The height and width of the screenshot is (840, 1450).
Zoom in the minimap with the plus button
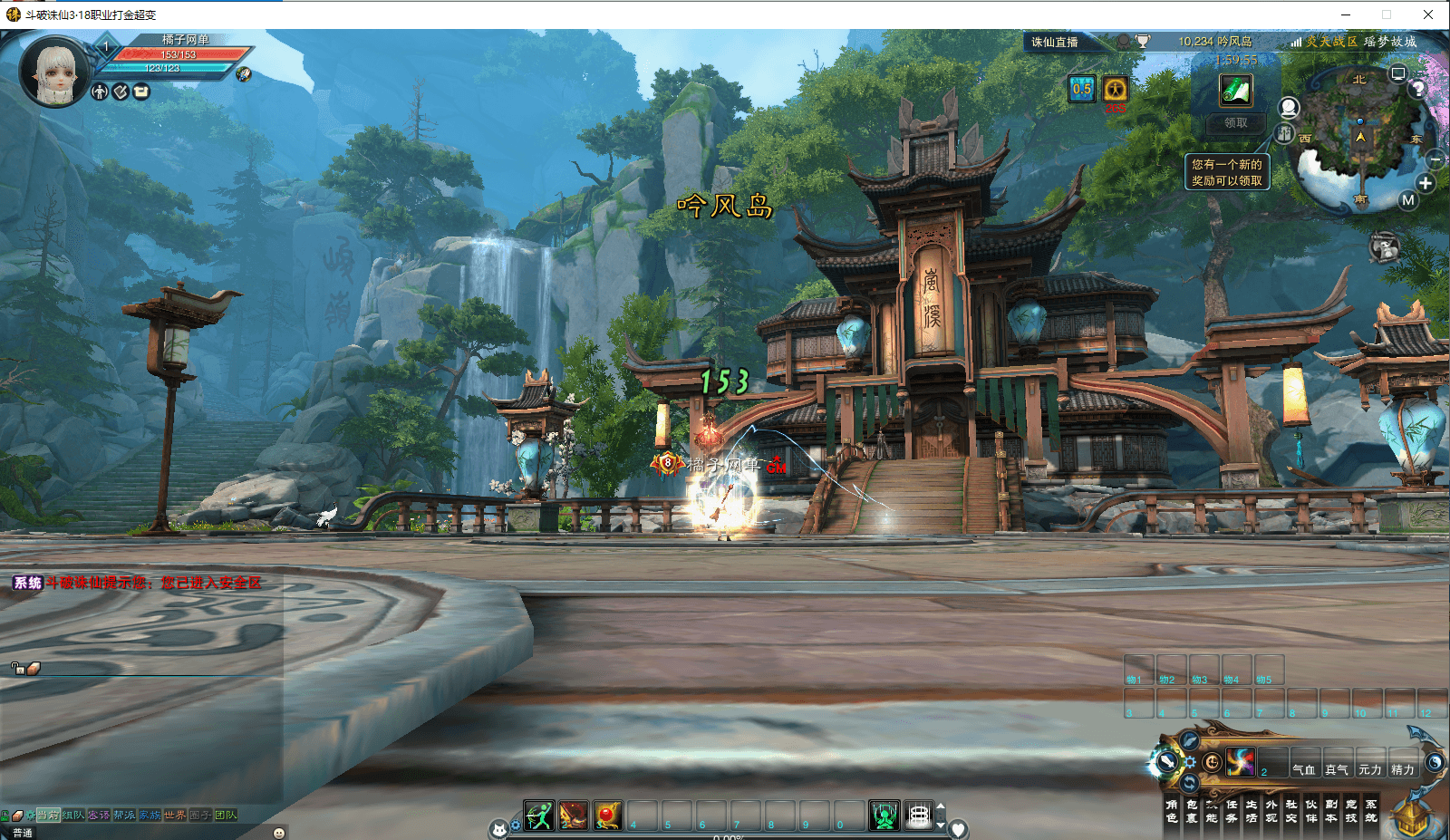tap(1426, 183)
